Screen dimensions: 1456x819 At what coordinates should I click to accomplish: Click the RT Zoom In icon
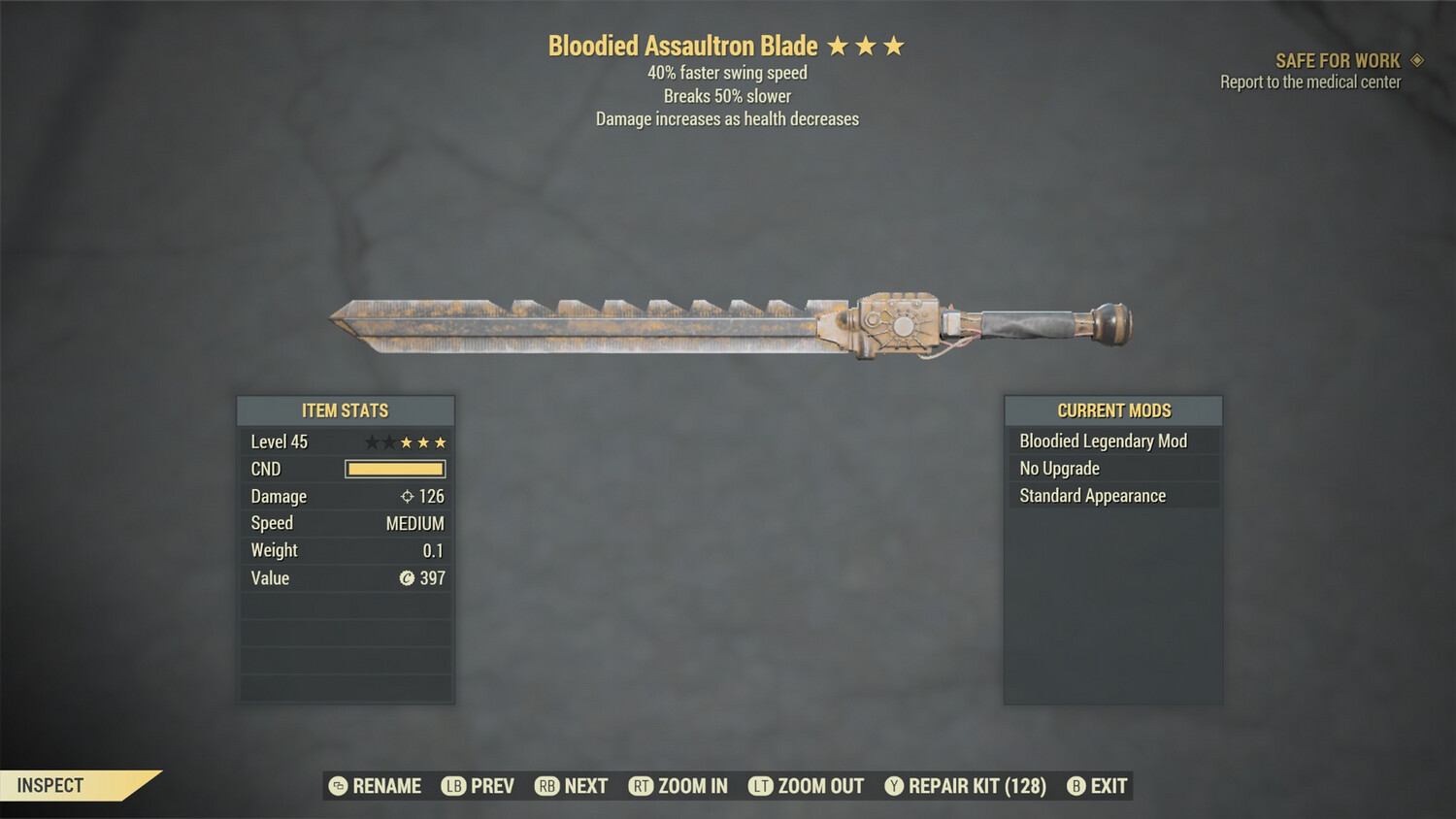[641, 786]
